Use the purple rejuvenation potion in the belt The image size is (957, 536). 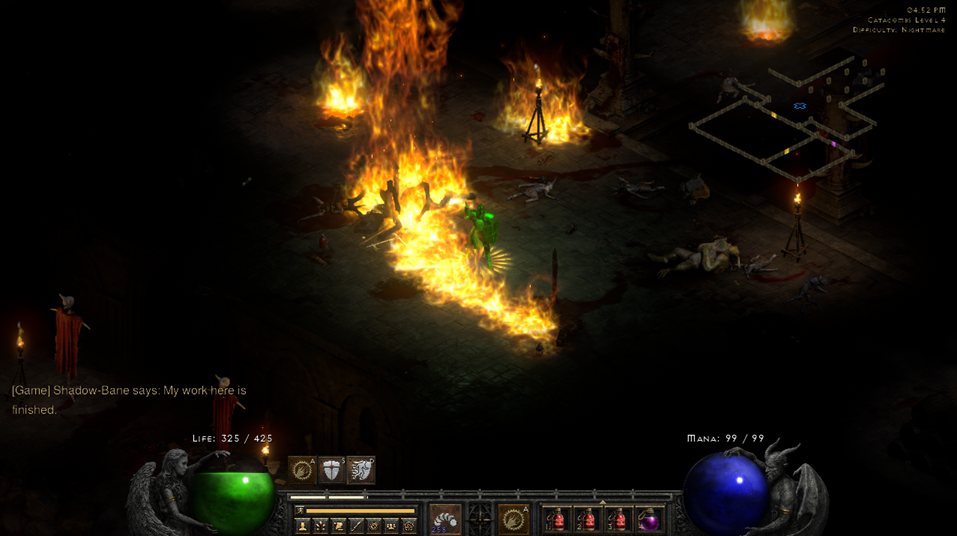pos(648,519)
